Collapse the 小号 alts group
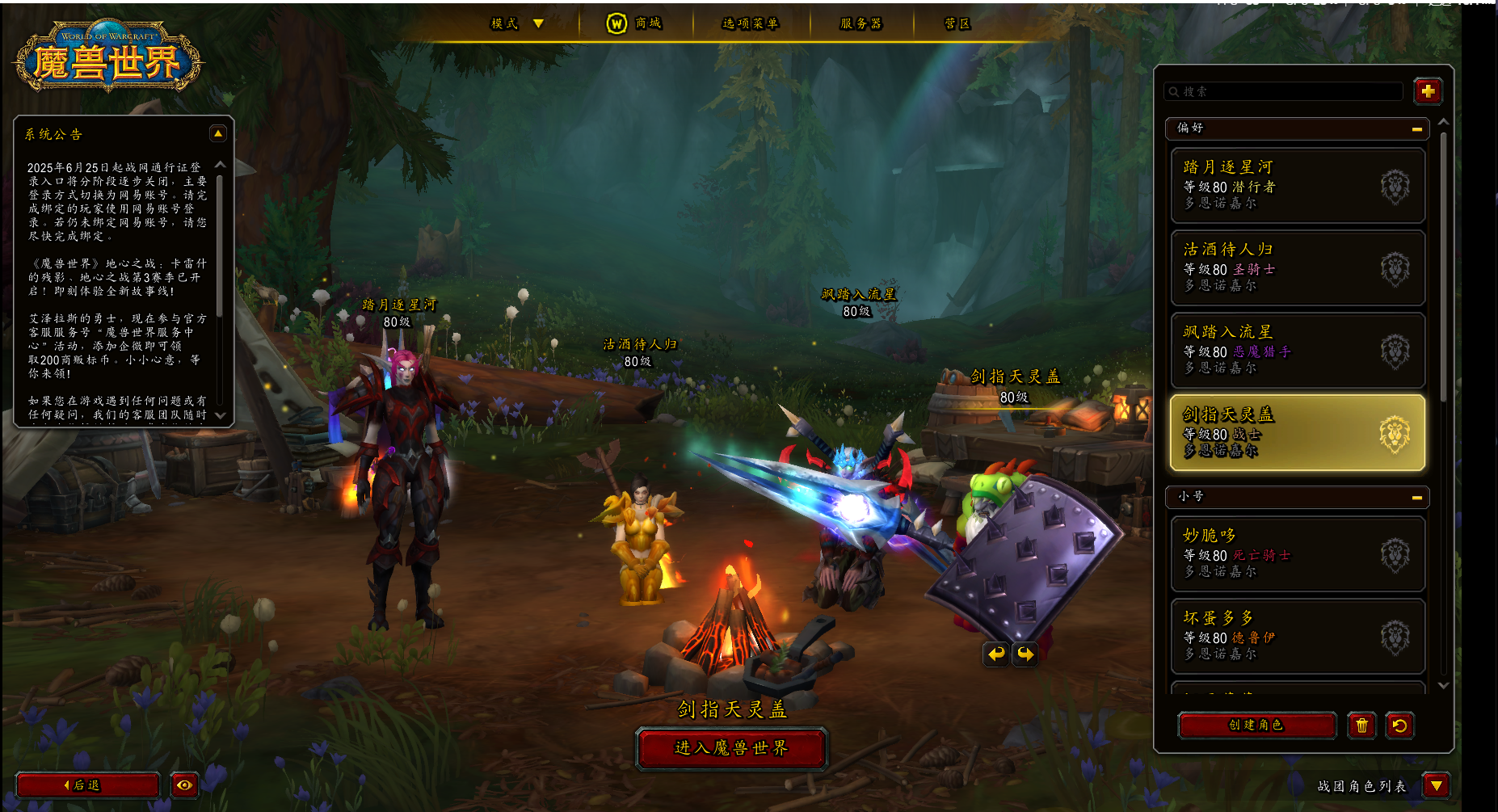The height and width of the screenshot is (812, 1498). click(1416, 497)
